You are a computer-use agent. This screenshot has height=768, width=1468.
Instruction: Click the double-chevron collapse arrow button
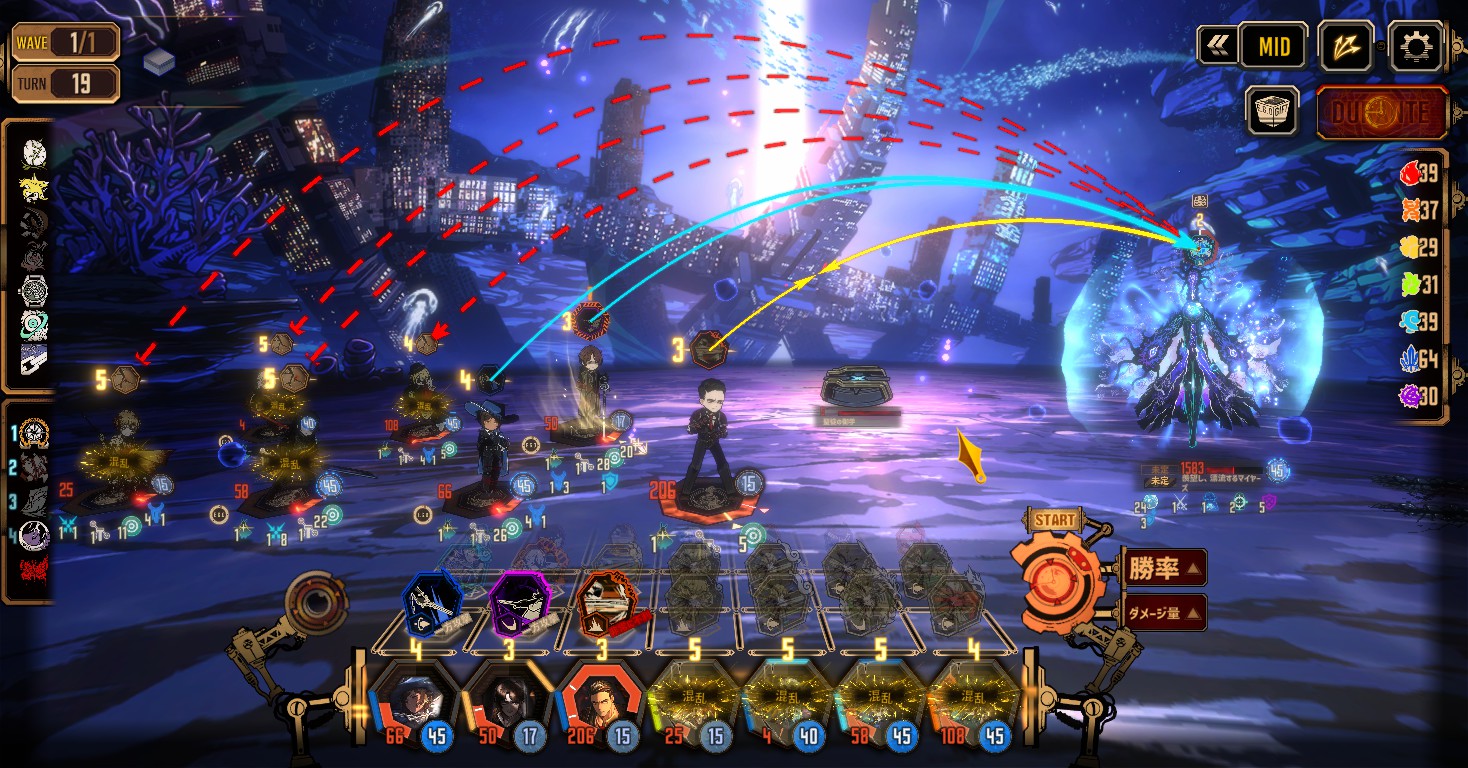1217,46
